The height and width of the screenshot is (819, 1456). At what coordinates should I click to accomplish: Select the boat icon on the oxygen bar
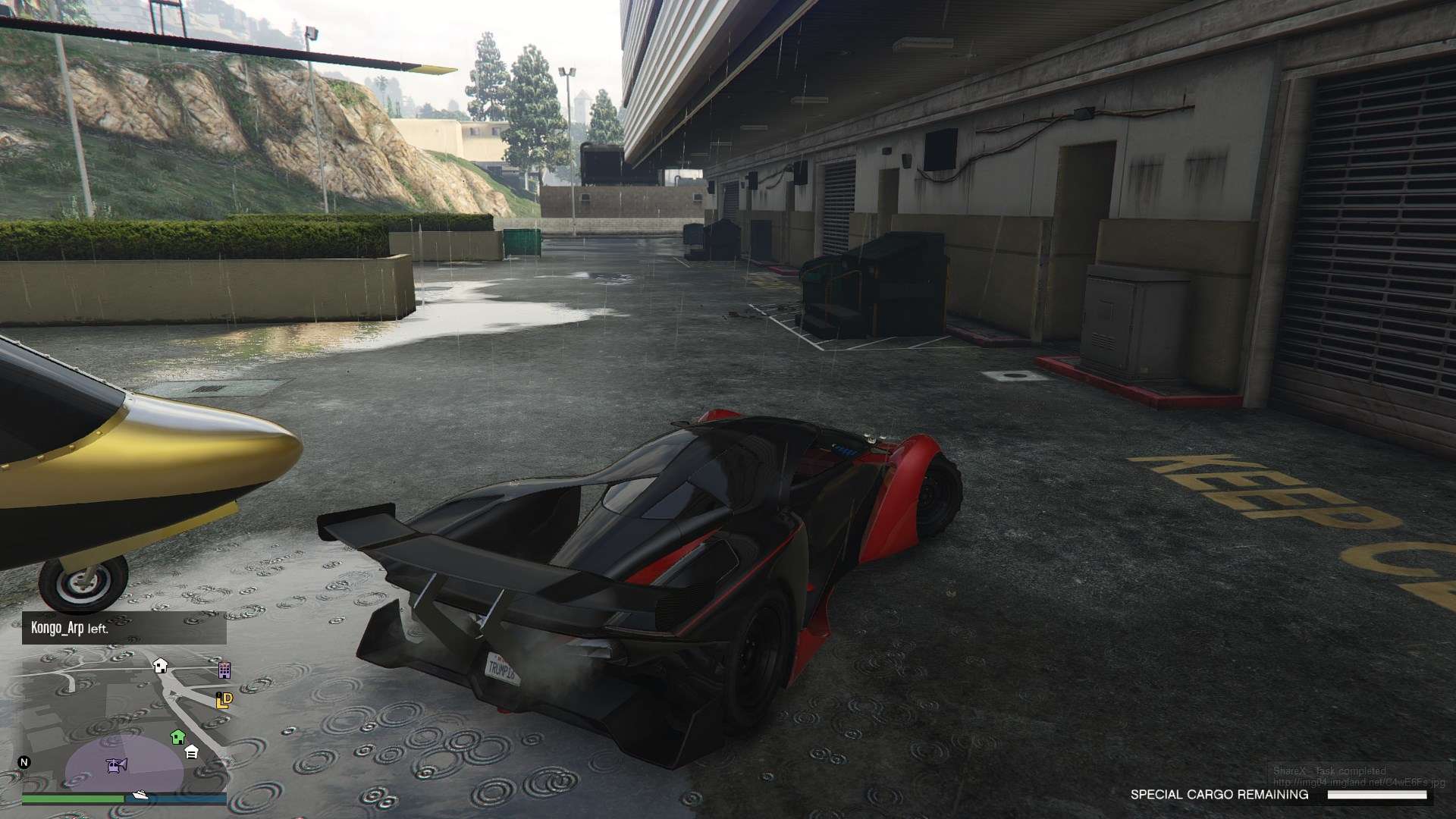(x=140, y=795)
